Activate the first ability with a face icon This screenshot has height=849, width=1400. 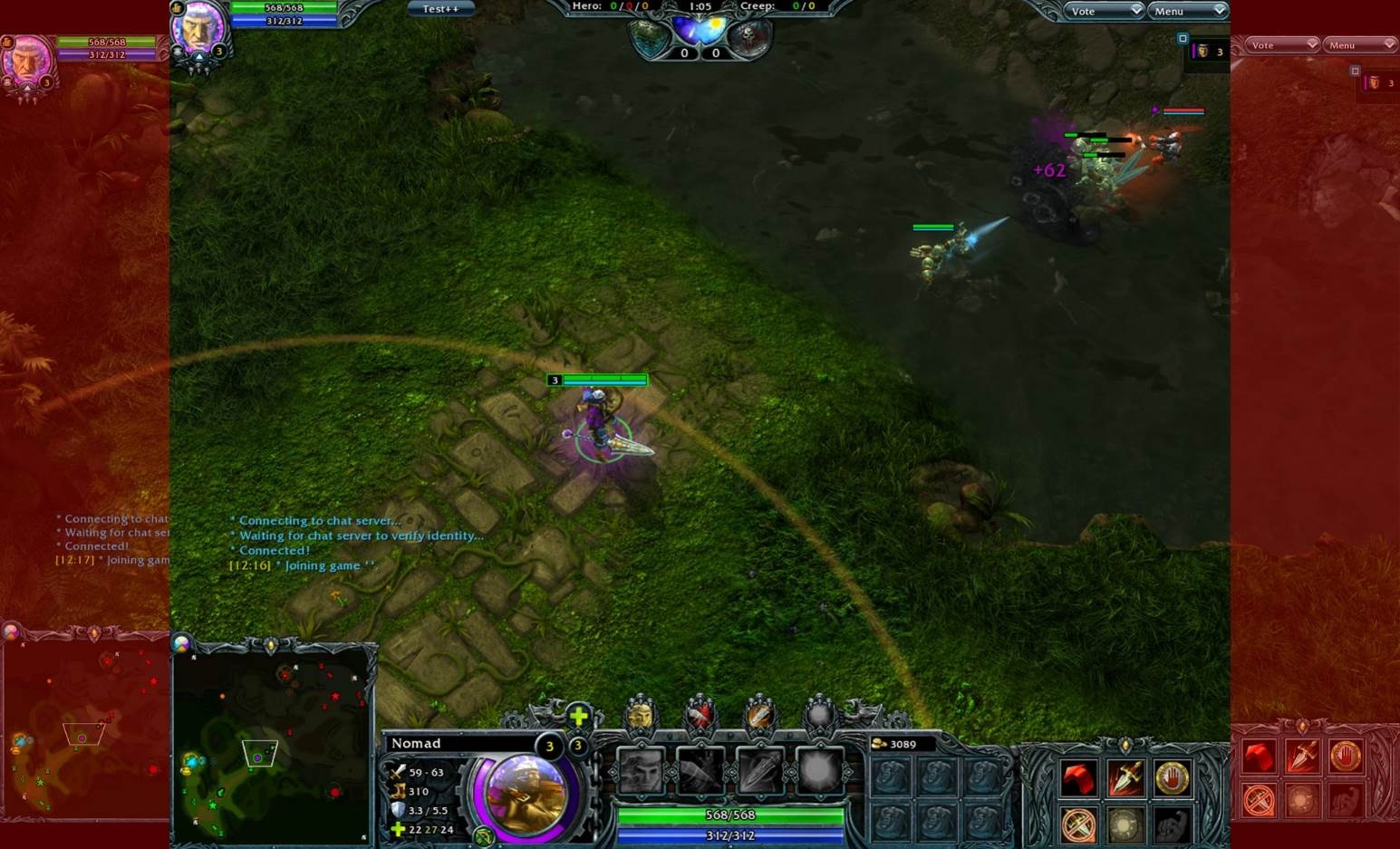641,772
